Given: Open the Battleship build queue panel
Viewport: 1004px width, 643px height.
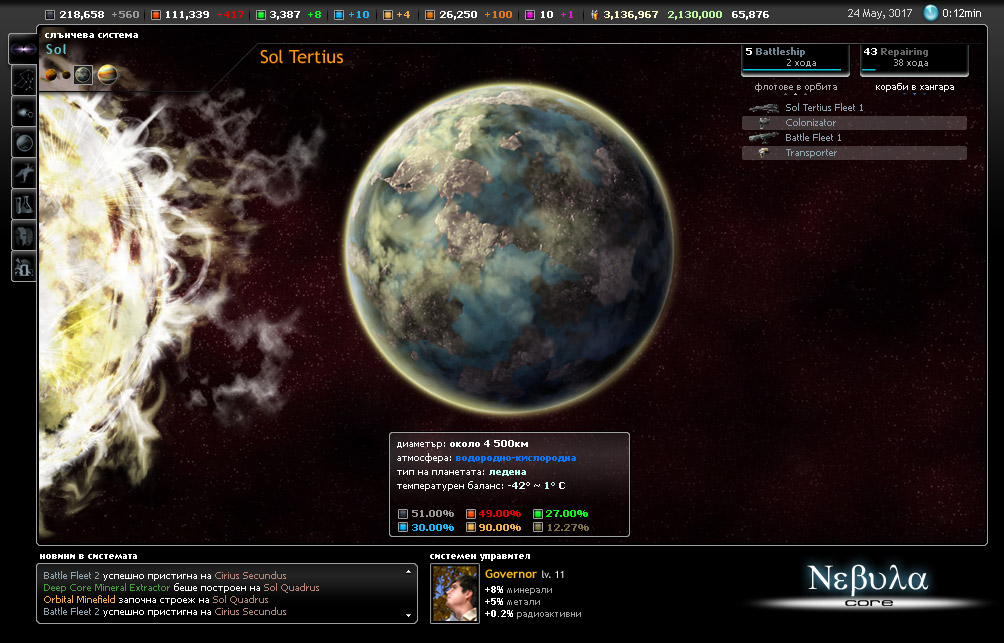Looking at the screenshot, I should click(x=795, y=58).
